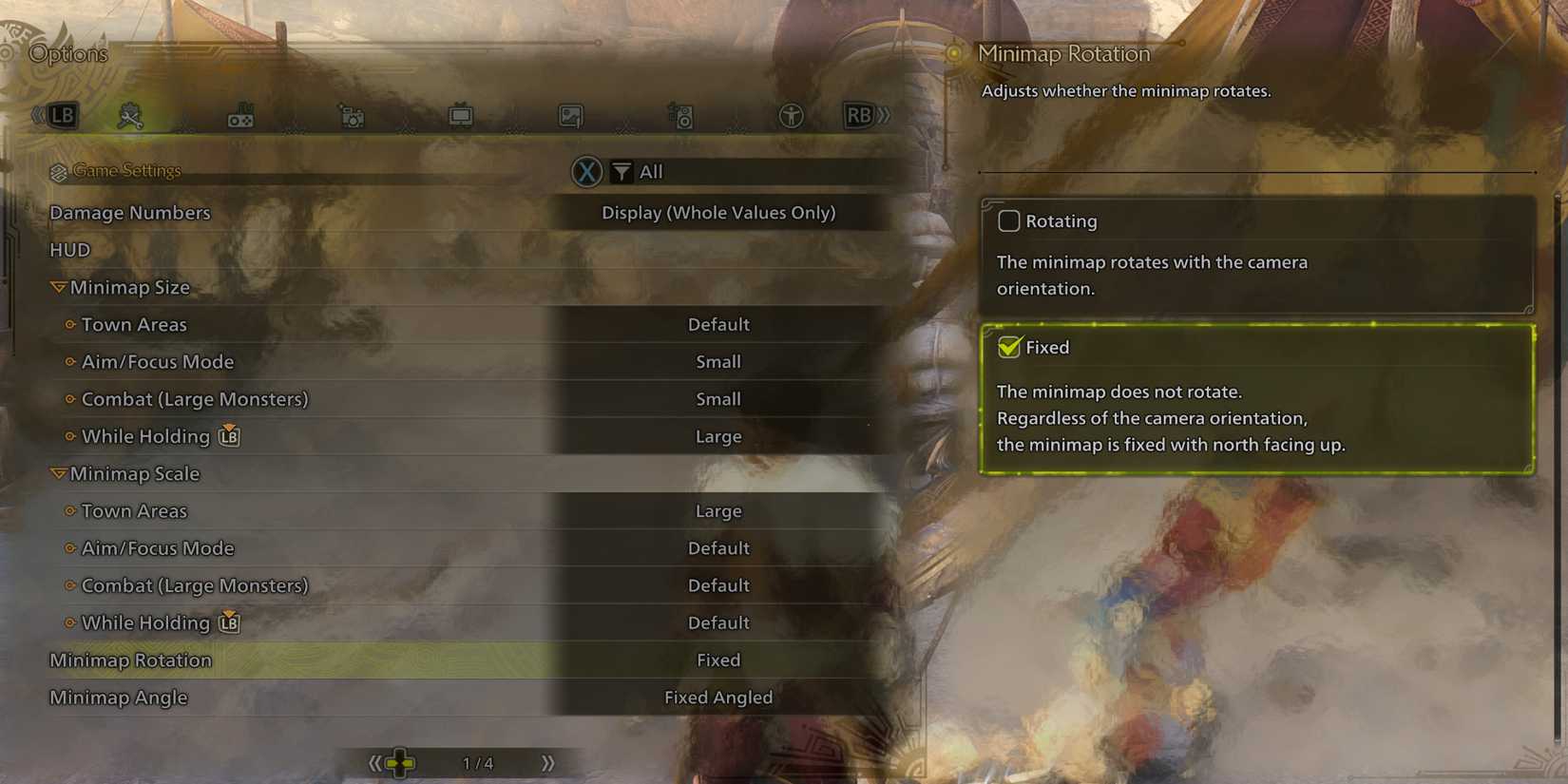The height and width of the screenshot is (784, 1568).
Task: Open the Game Settings wrench tab icon
Action: coord(132,114)
